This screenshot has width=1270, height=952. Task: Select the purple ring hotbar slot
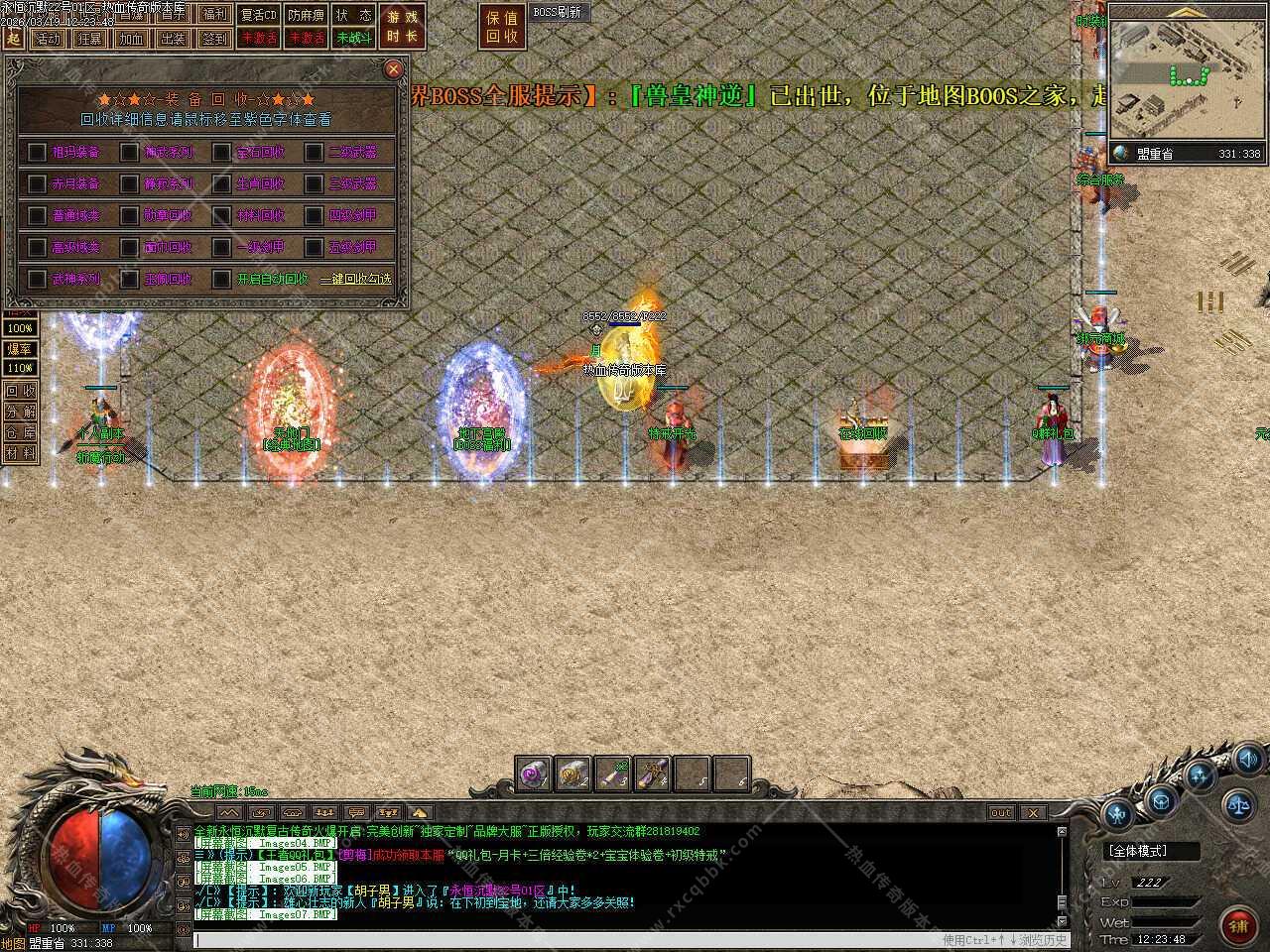tap(534, 773)
